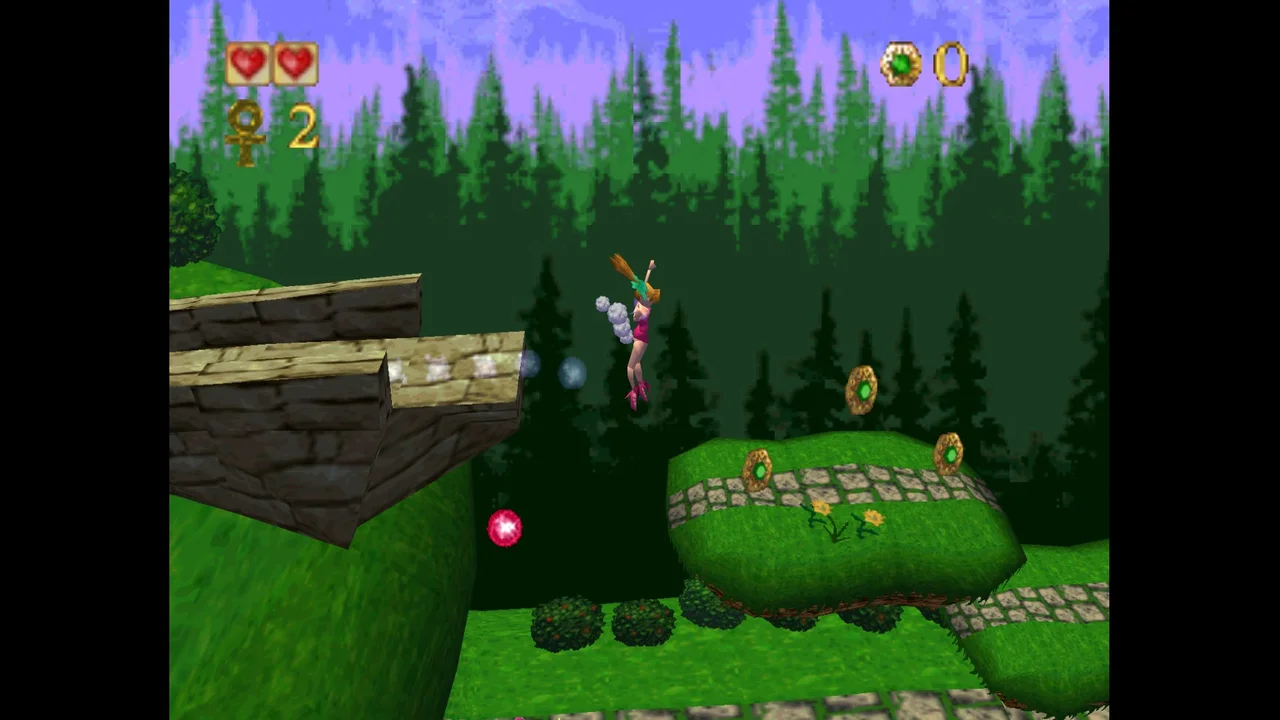Click the first heart icon in the HUD
This screenshot has width=1280, height=720.
[249, 62]
